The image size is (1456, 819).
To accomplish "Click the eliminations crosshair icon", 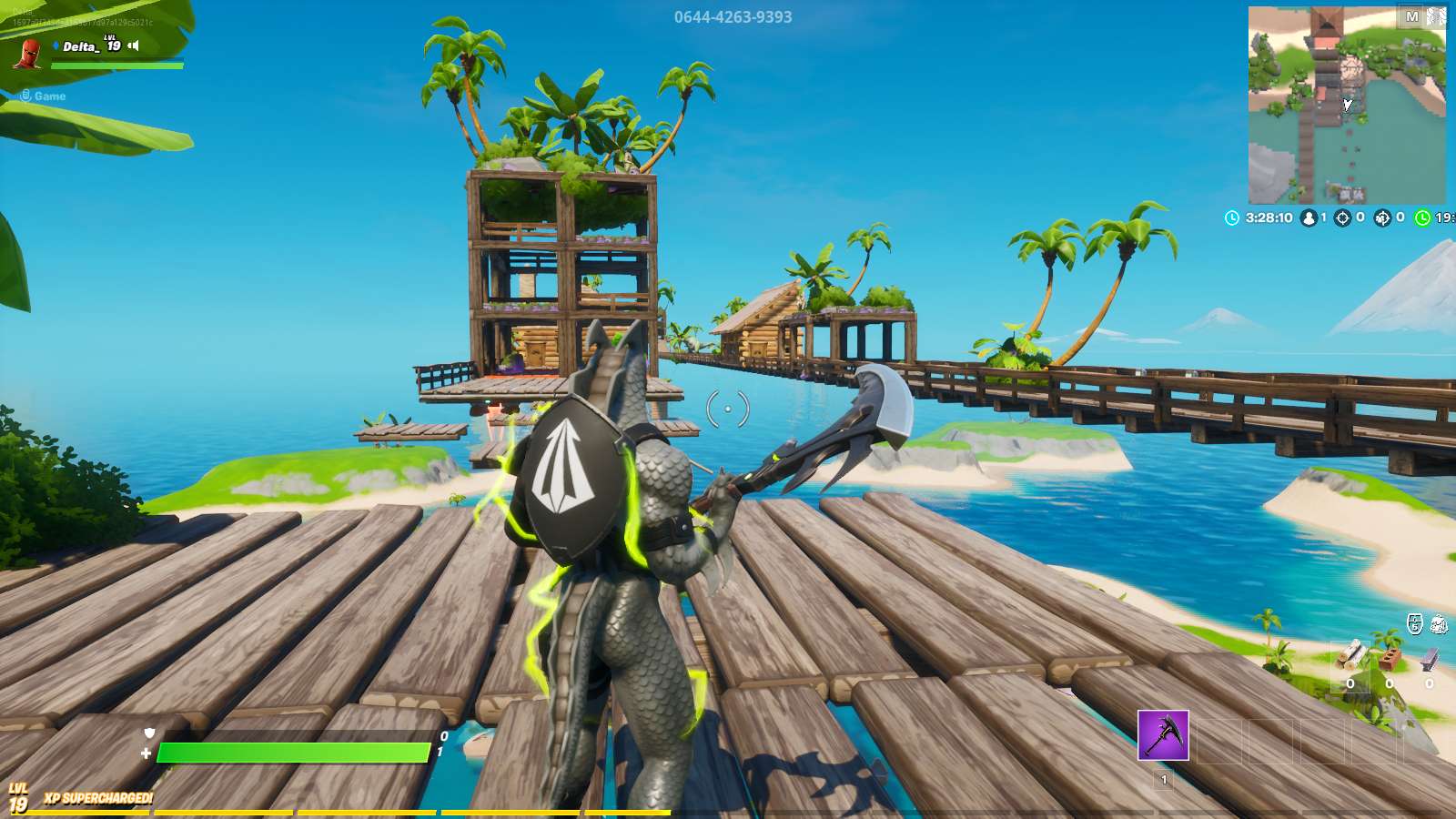I will 1341,217.
